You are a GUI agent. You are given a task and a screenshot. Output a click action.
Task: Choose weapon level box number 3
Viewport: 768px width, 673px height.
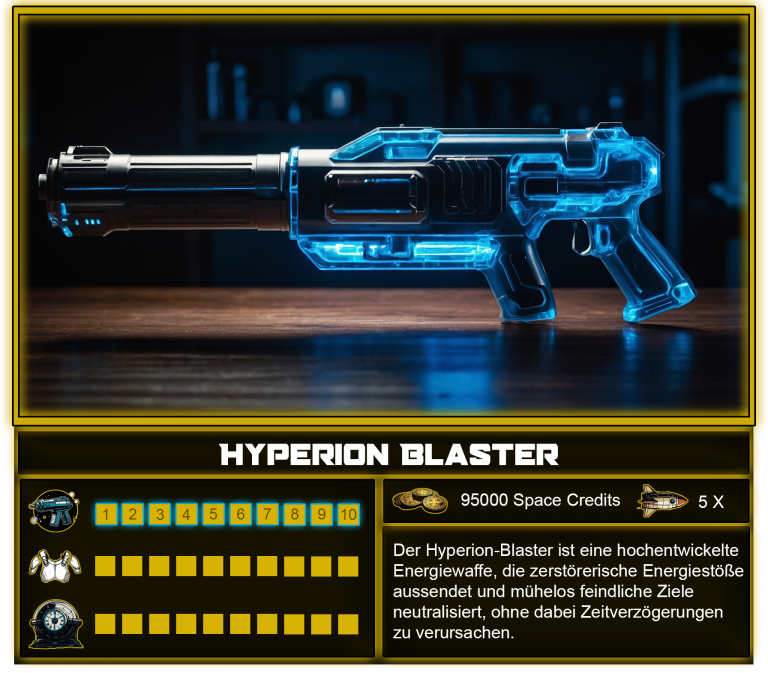[159, 515]
